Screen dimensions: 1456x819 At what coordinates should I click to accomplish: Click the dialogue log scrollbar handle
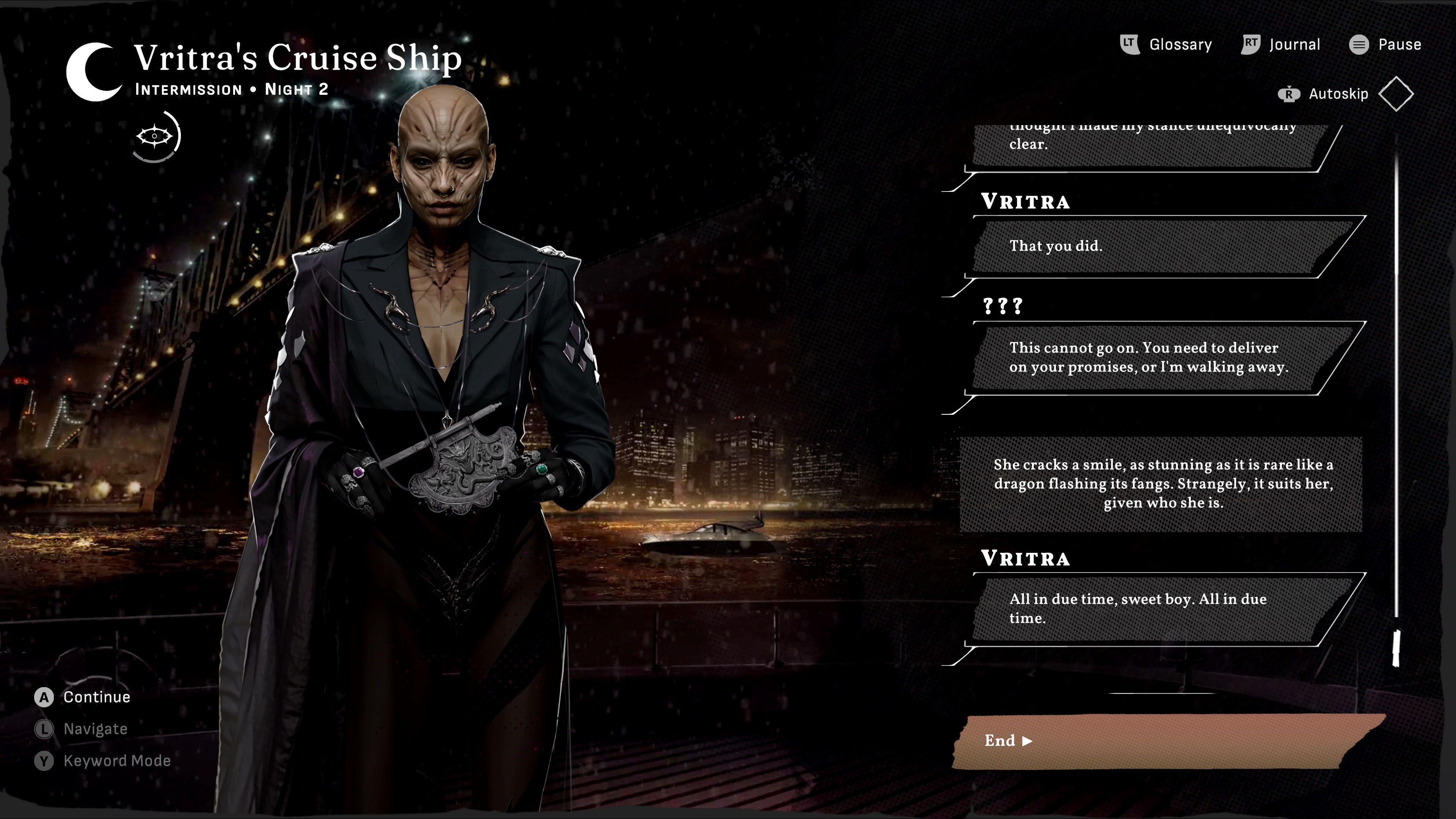click(1395, 648)
